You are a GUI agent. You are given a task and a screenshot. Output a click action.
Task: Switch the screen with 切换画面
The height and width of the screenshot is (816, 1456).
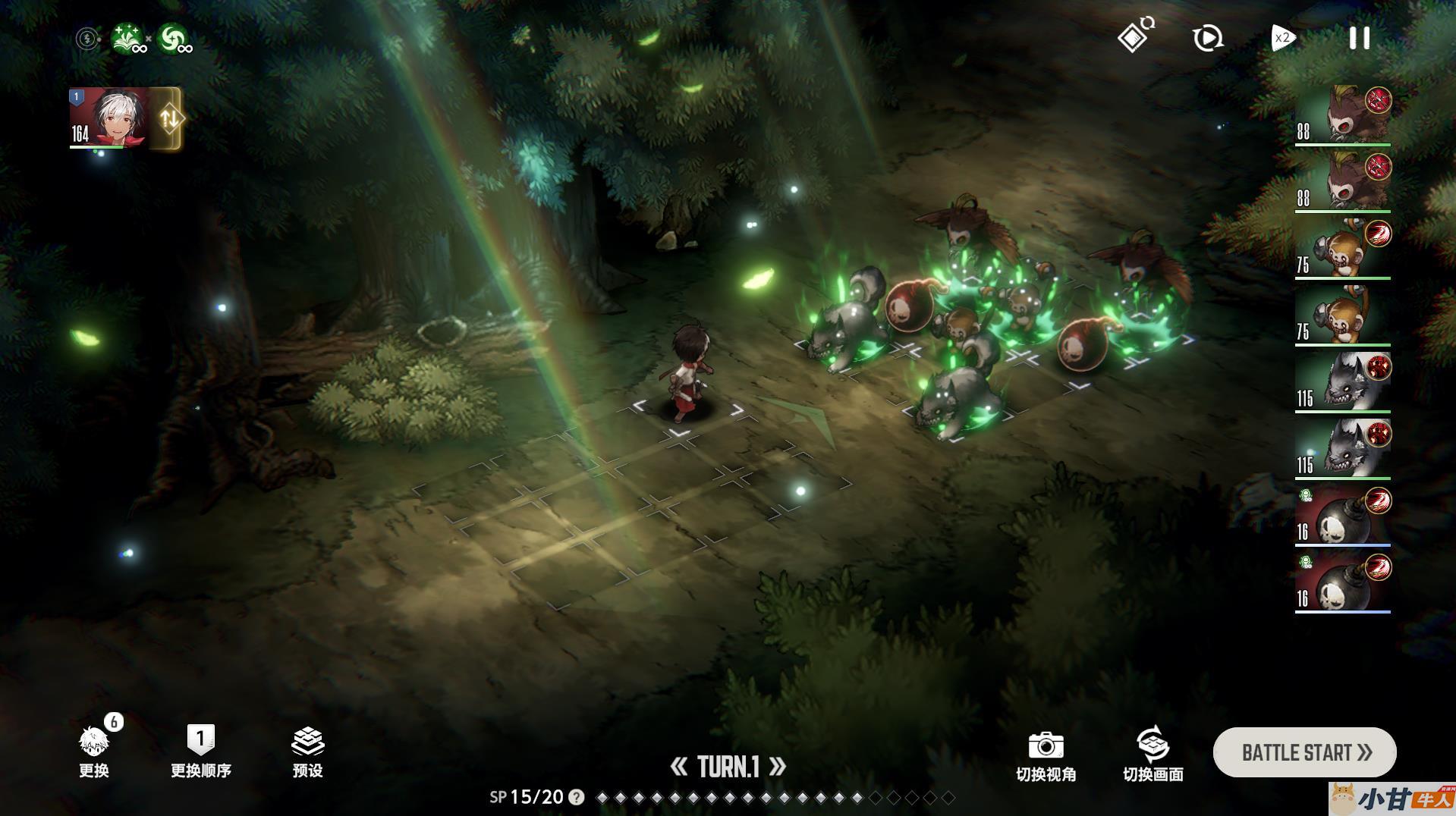click(x=1153, y=755)
